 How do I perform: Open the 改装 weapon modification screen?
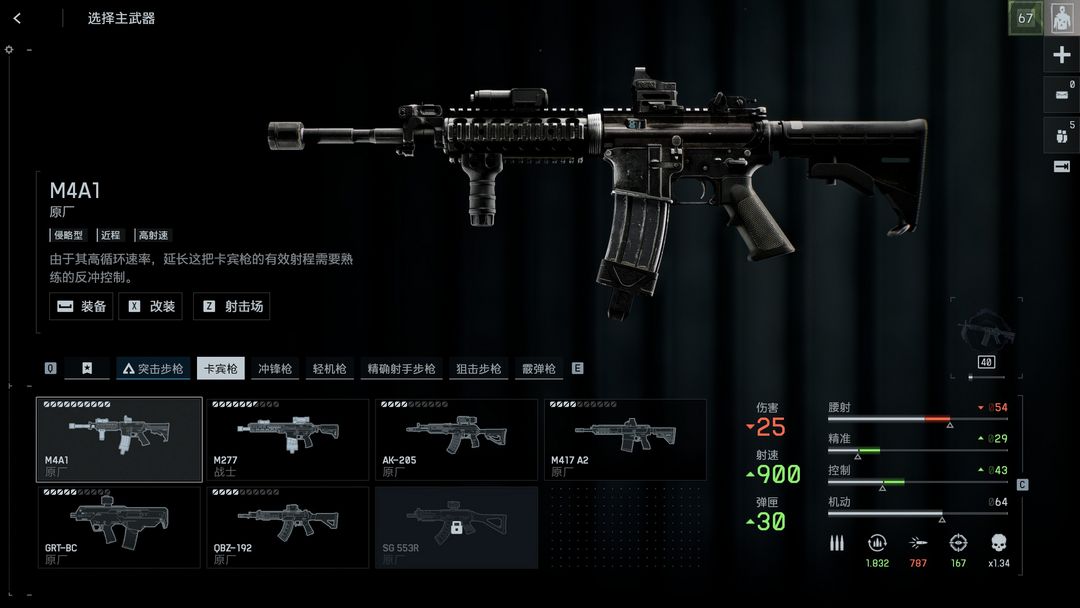(150, 306)
